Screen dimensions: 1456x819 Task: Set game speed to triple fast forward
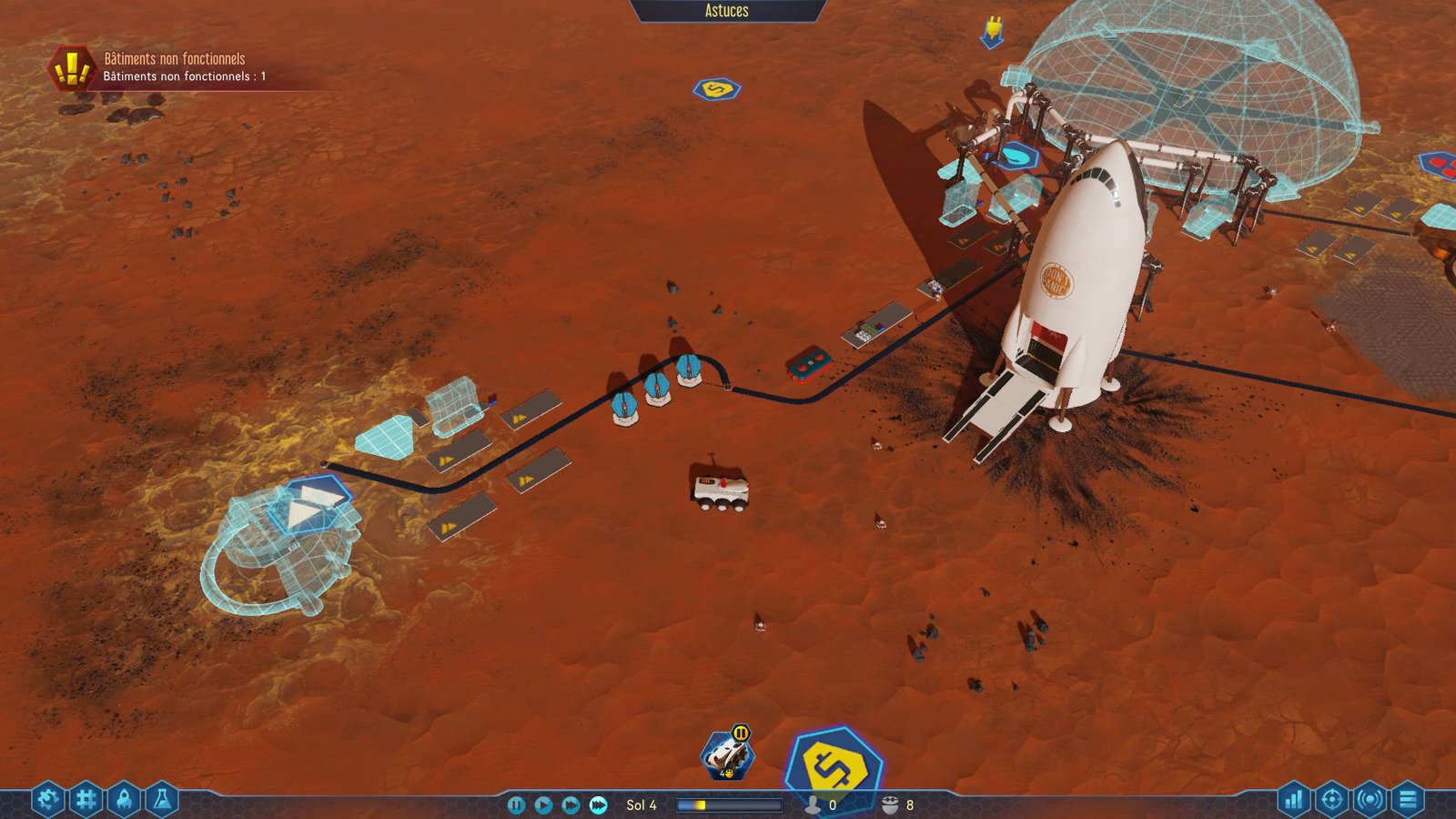pos(598,805)
